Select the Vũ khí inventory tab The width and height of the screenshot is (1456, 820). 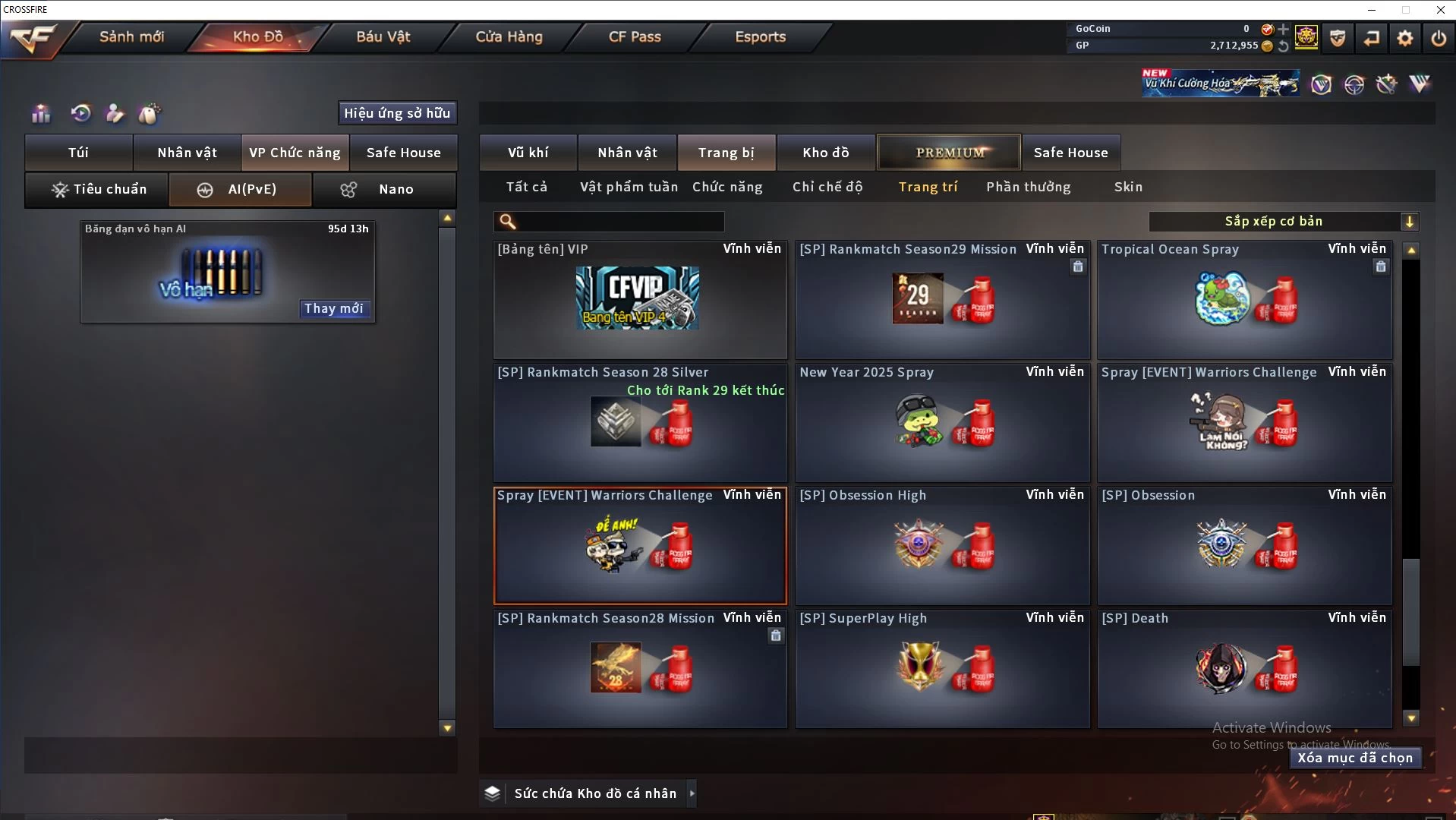[528, 153]
